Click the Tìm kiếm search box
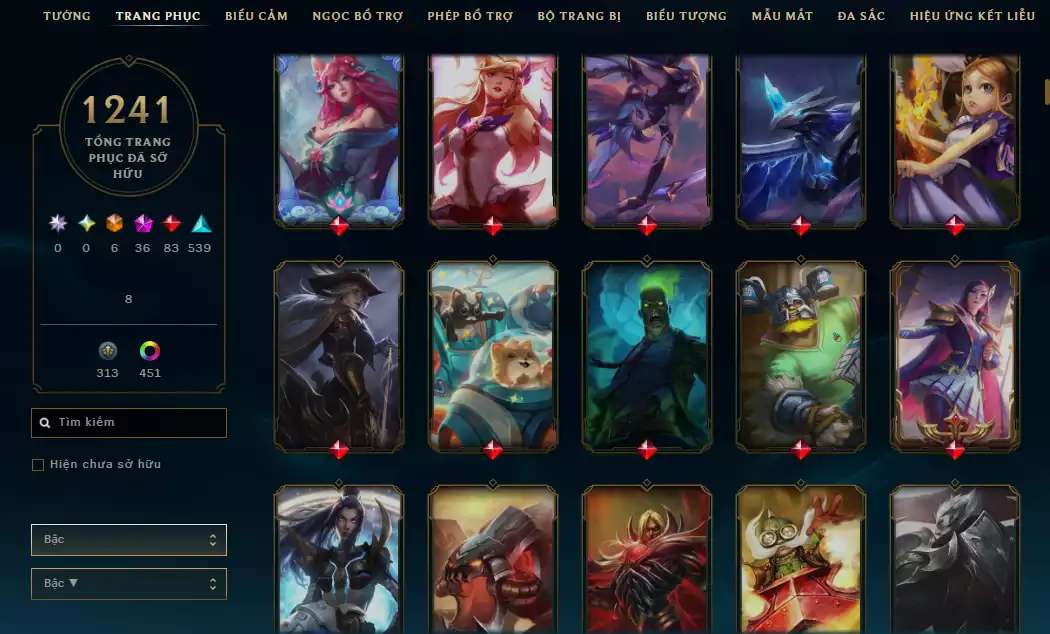Screen dimensions: 1050x634 pyautogui.click(x=129, y=423)
